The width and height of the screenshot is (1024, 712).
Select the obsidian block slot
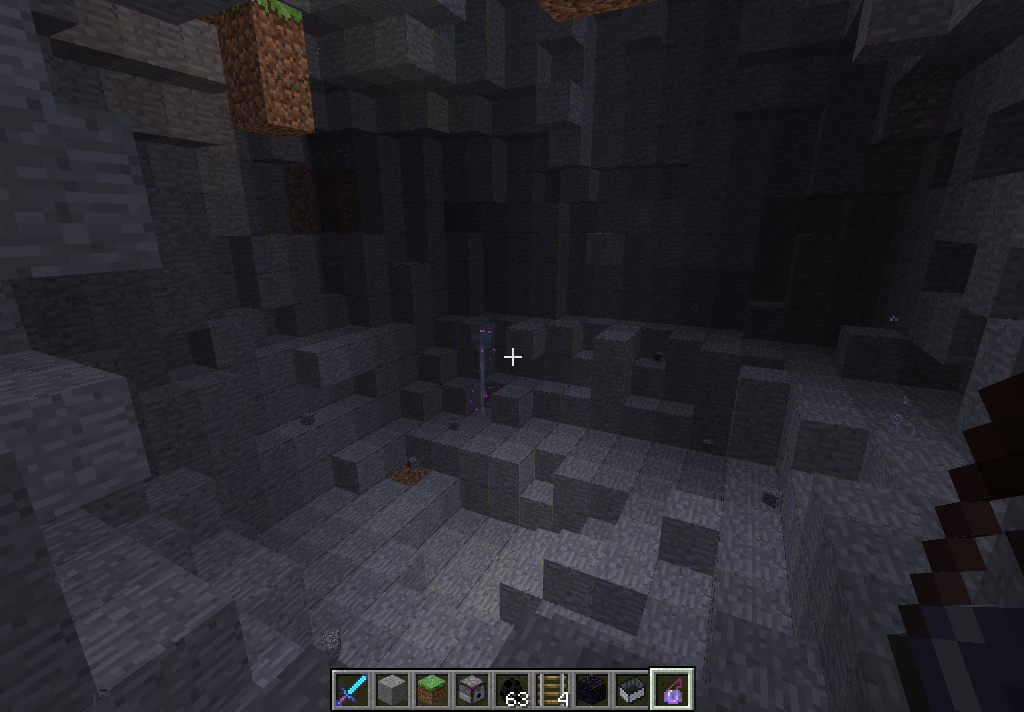(592, 690)
